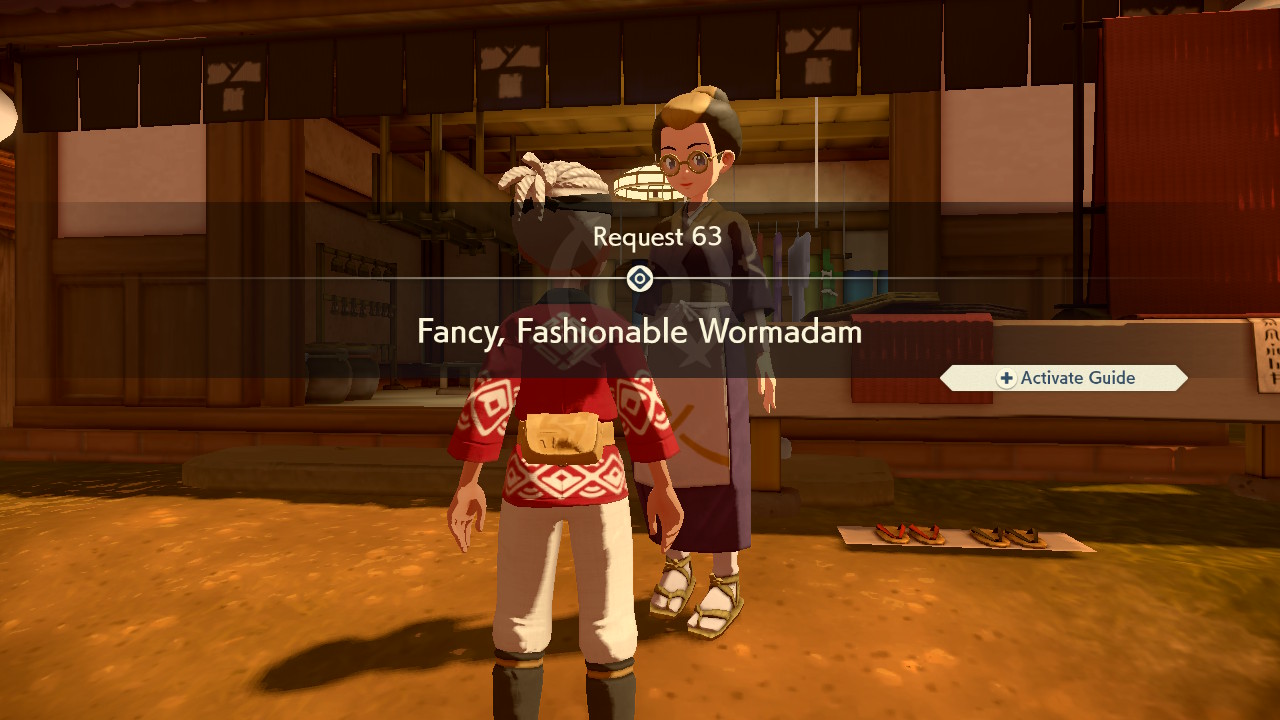Click the Poké Ball request icon
1280x720 pixels.
coord(640,278)
